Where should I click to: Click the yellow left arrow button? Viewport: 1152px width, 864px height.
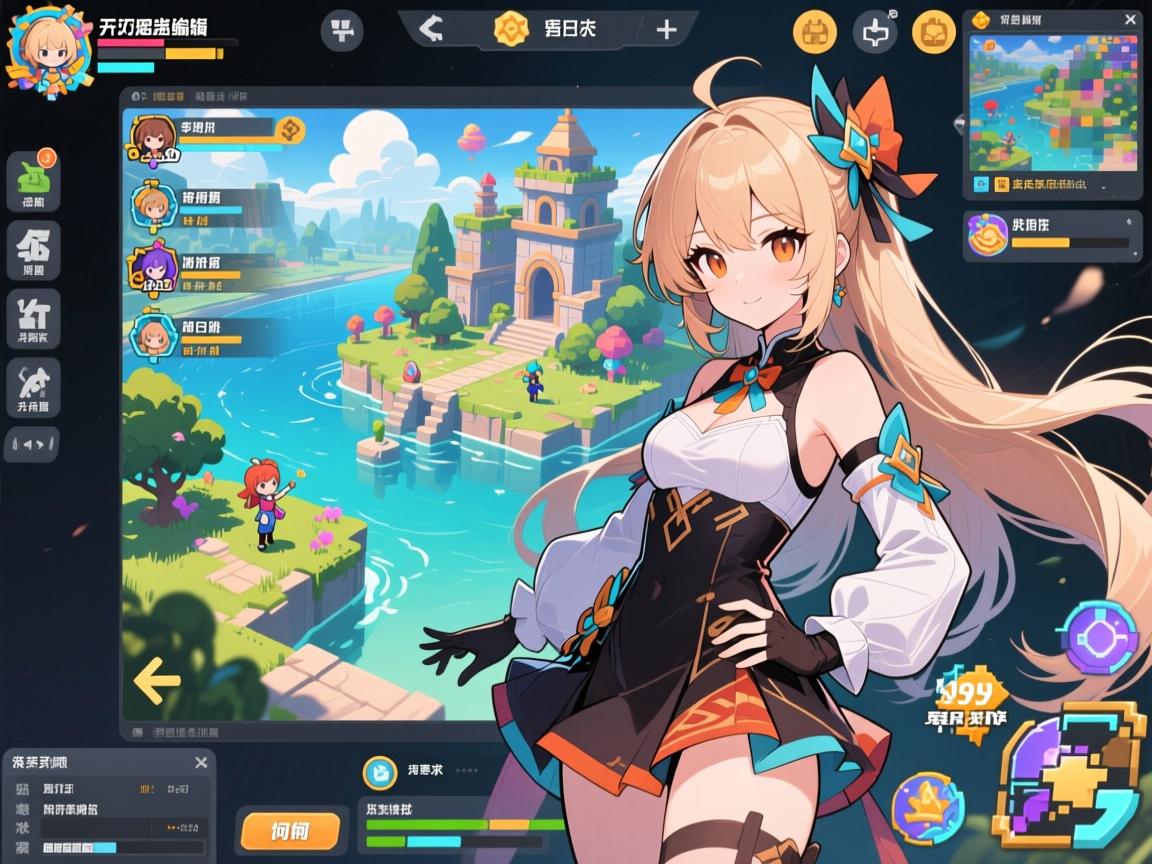point(156,682)
